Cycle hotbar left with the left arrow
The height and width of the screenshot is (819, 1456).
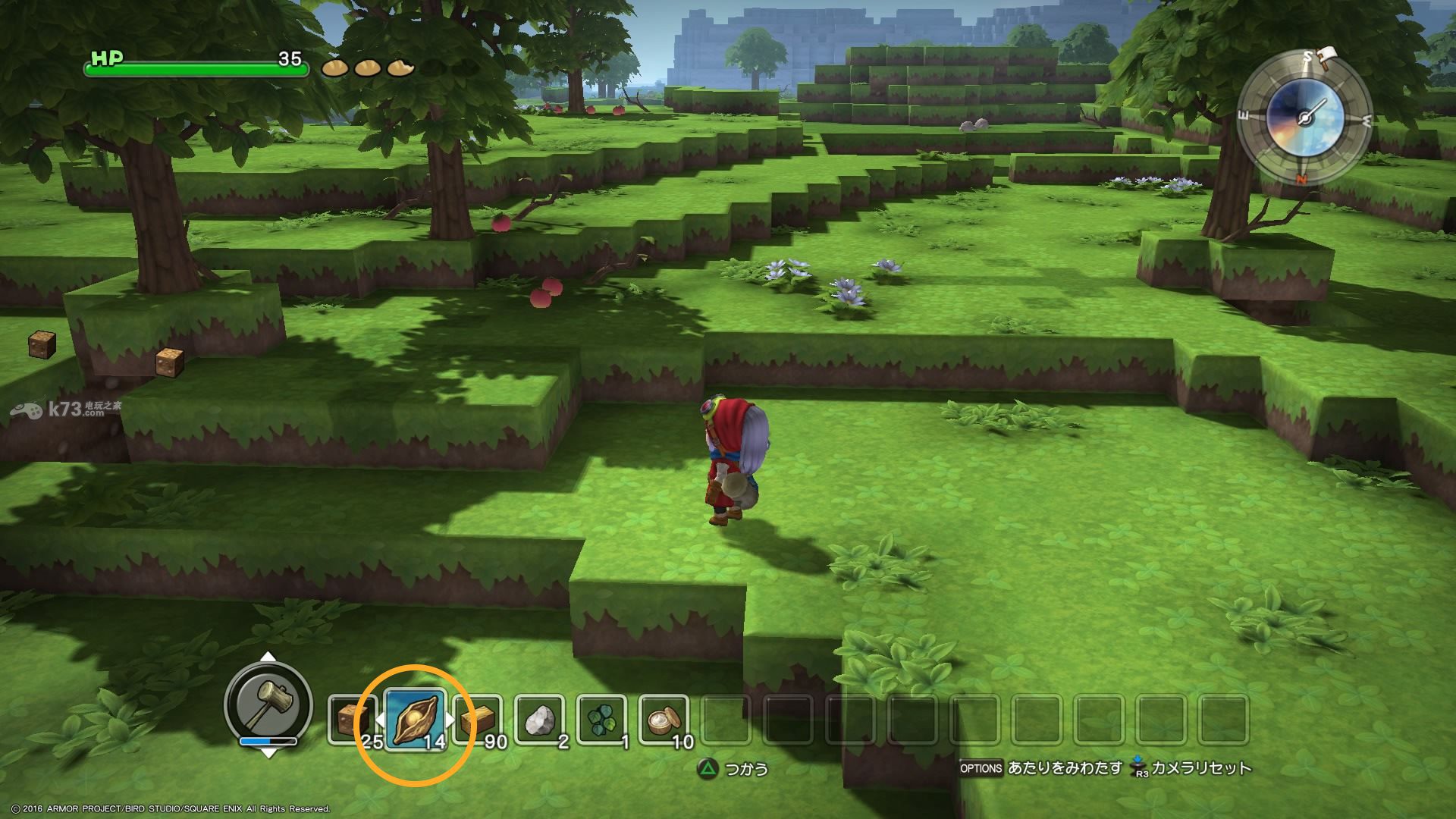[379, 719]
